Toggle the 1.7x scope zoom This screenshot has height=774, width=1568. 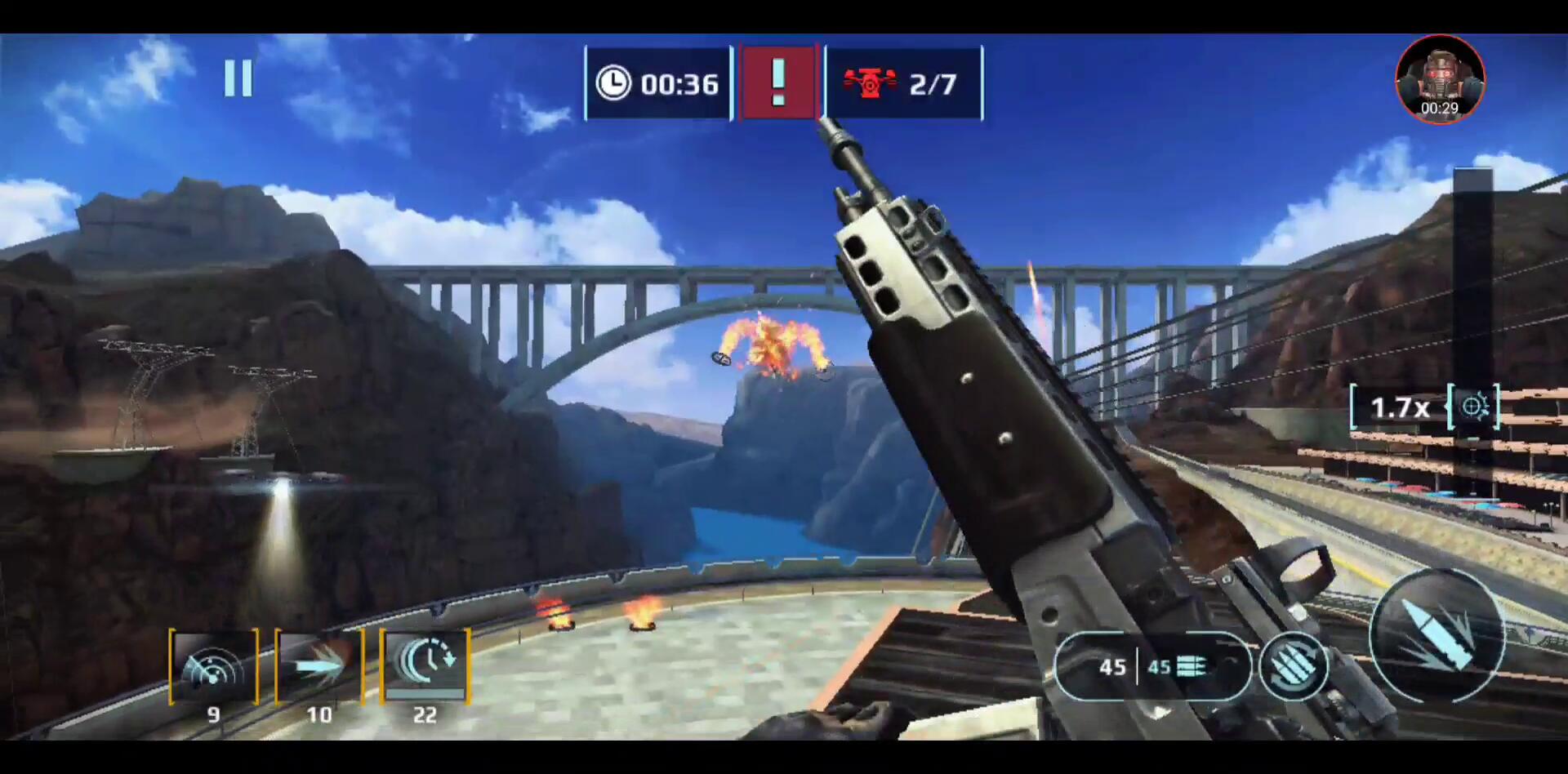point(1424,407)
